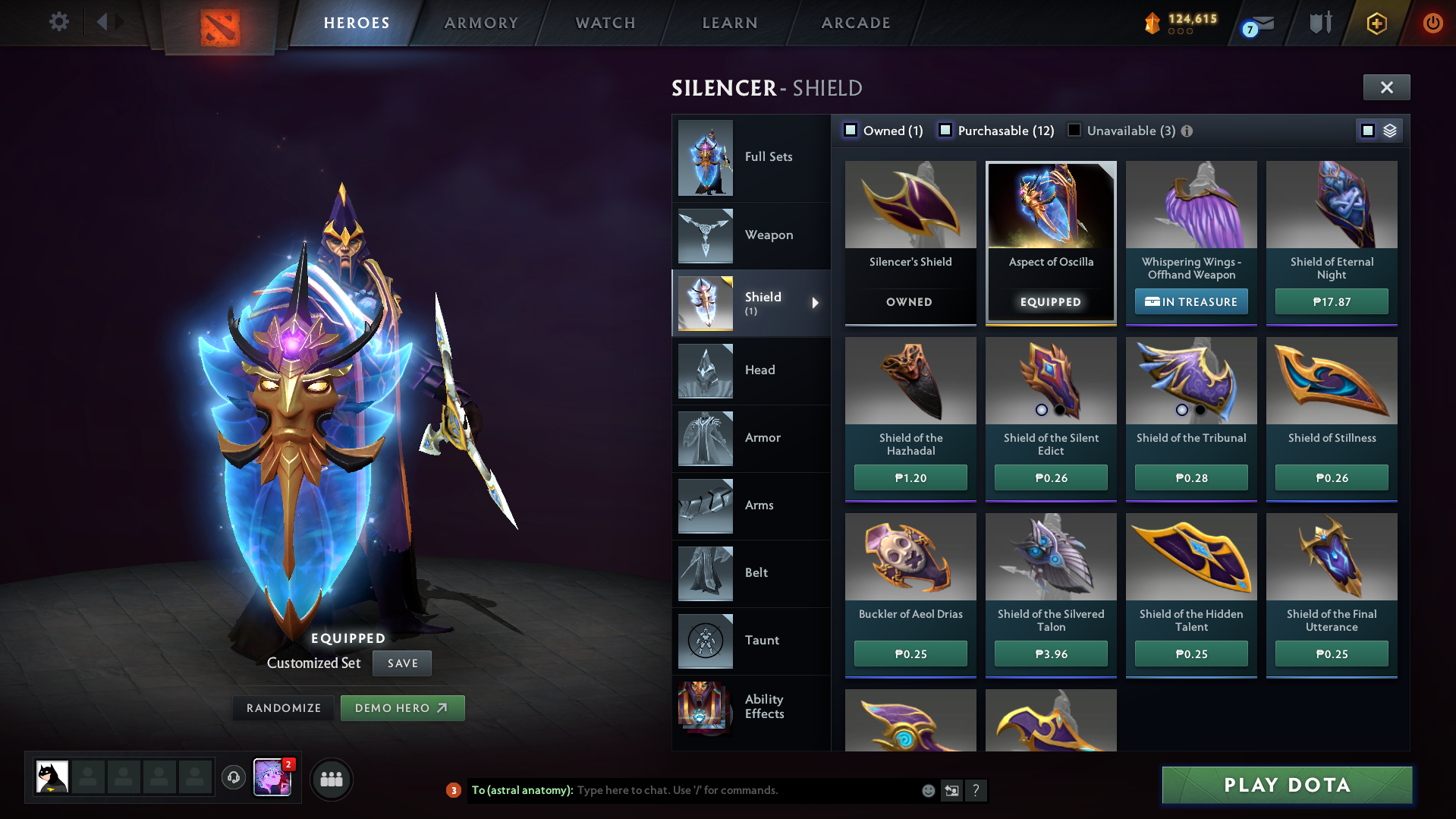Open the Dota Plus hexagon icon
Viewport: 1456px width, 819px height.
(1376, 23)
